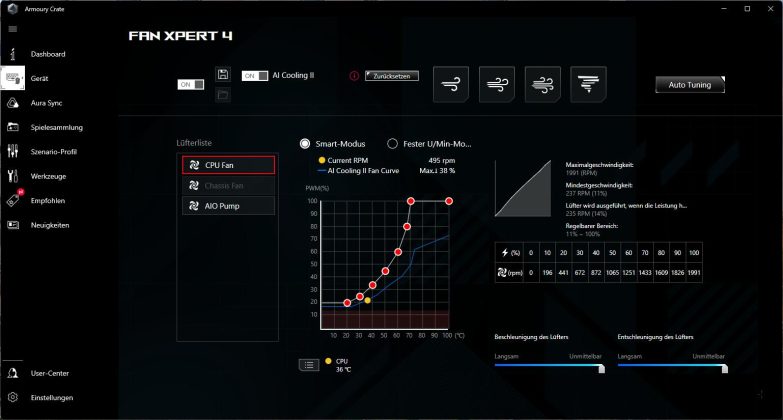Select Szenario-Profil menu entry
This screenshot has width=783, height=420.
(x=54, y=152)
